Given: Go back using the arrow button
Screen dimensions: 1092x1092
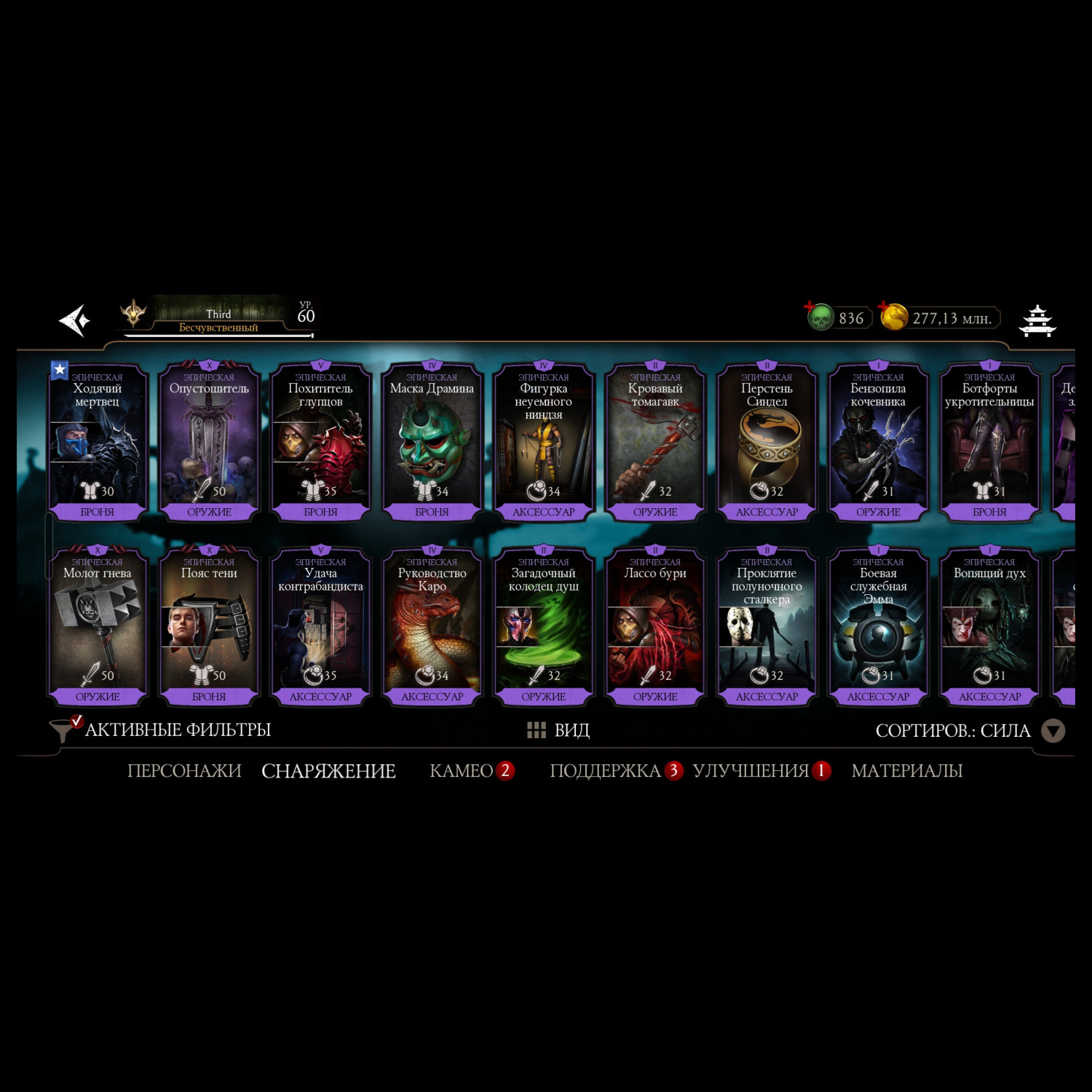Looking at the screenshot, I should (x=74, y=320).
